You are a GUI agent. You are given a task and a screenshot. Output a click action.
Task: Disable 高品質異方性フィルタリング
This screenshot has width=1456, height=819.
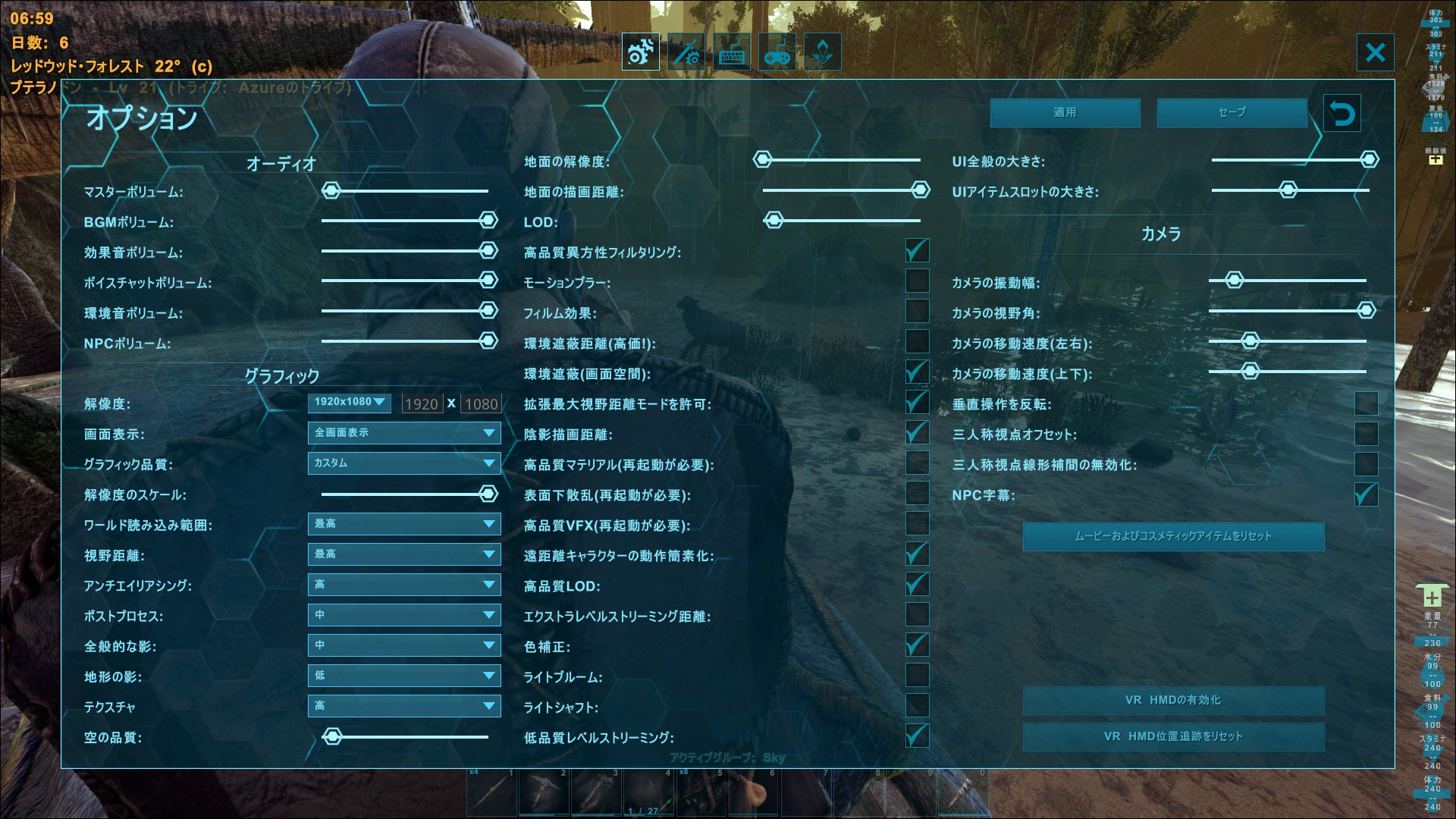pos(917,250)
